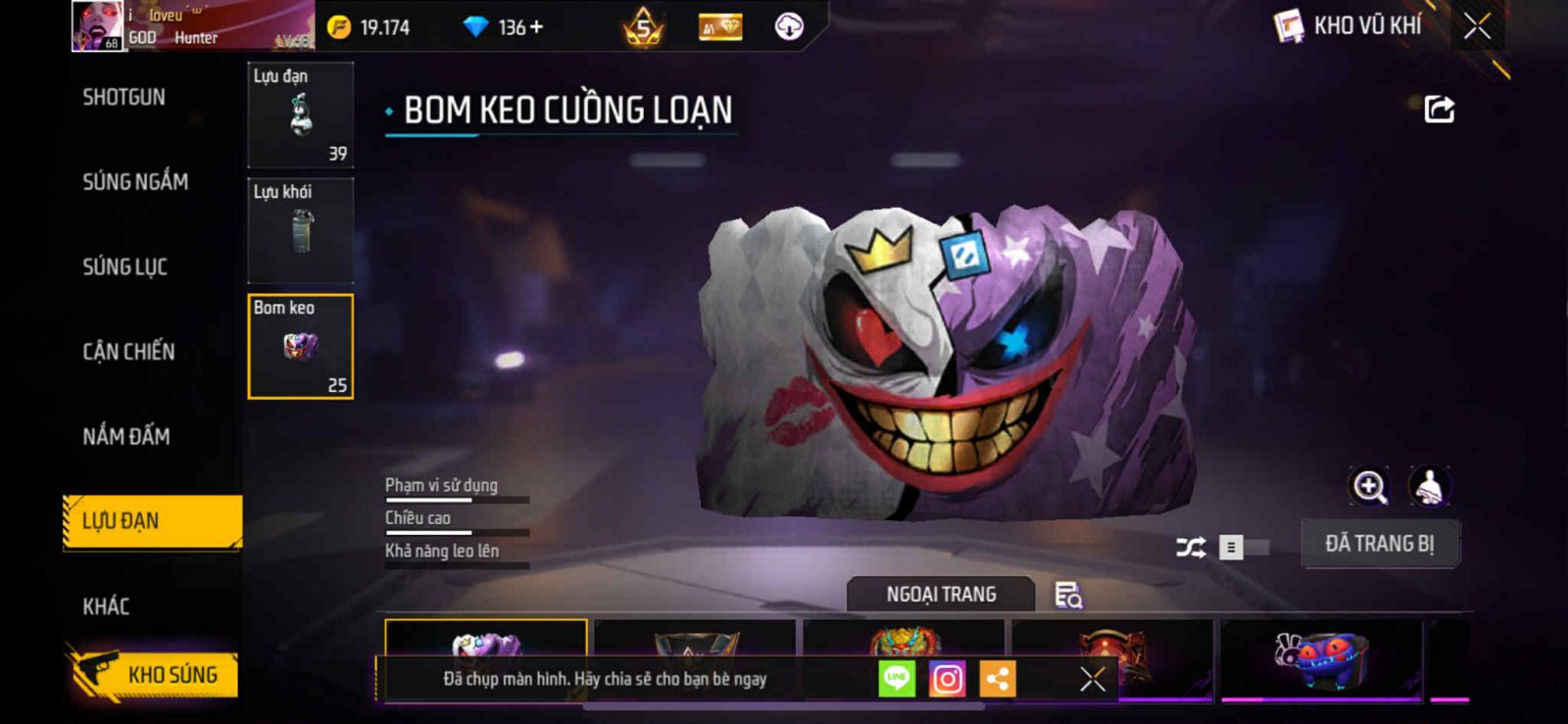Dismiss the screenshot share banner
The height and width of the screenshot is (724, 1568).
click(1092, 678)
